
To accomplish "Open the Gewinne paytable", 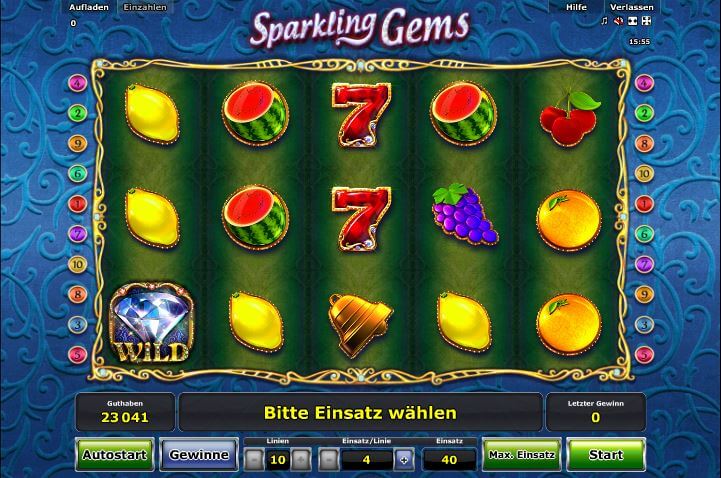I will [199, 455].
